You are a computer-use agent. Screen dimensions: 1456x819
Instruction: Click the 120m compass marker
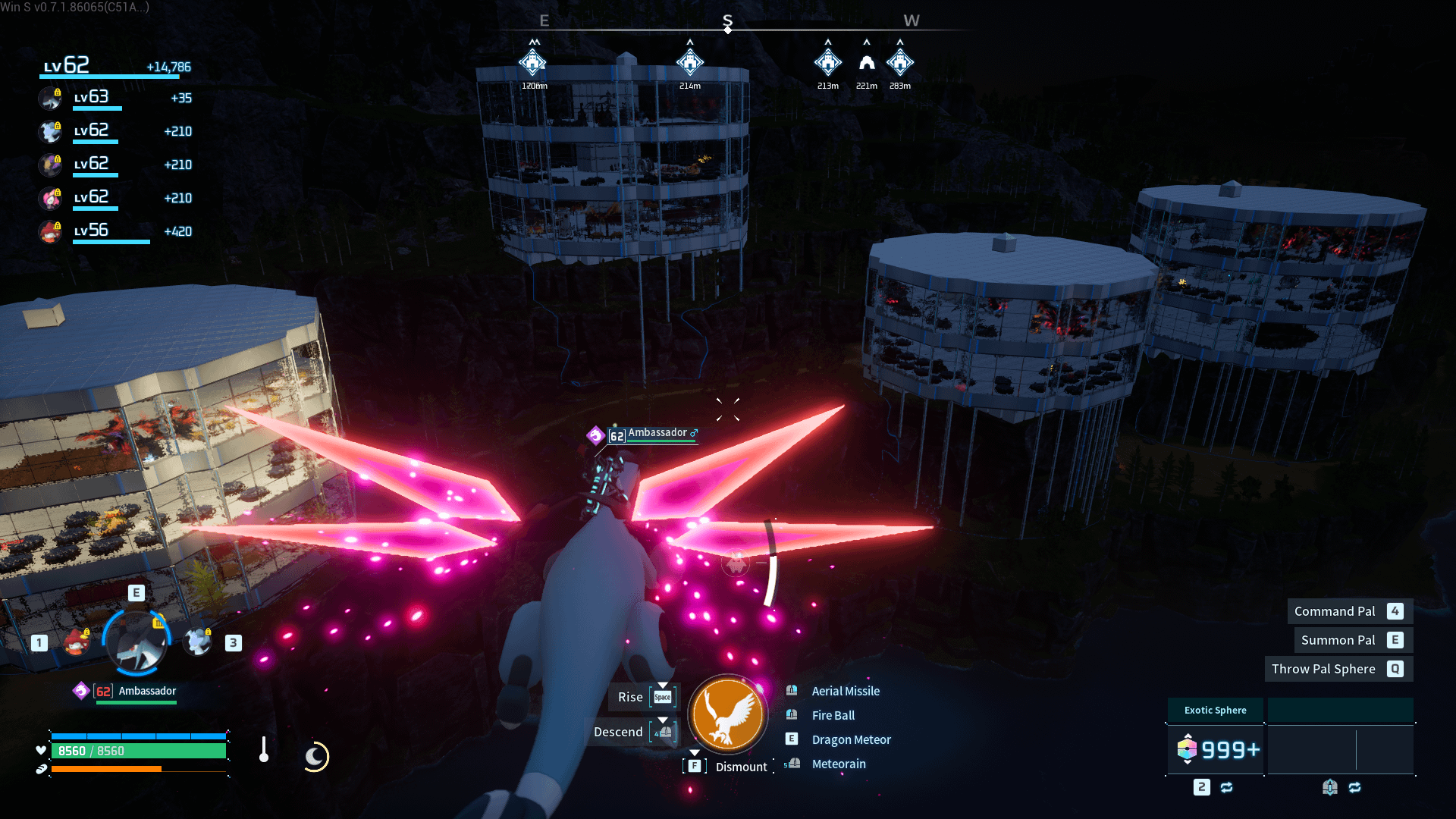[533, 63]
